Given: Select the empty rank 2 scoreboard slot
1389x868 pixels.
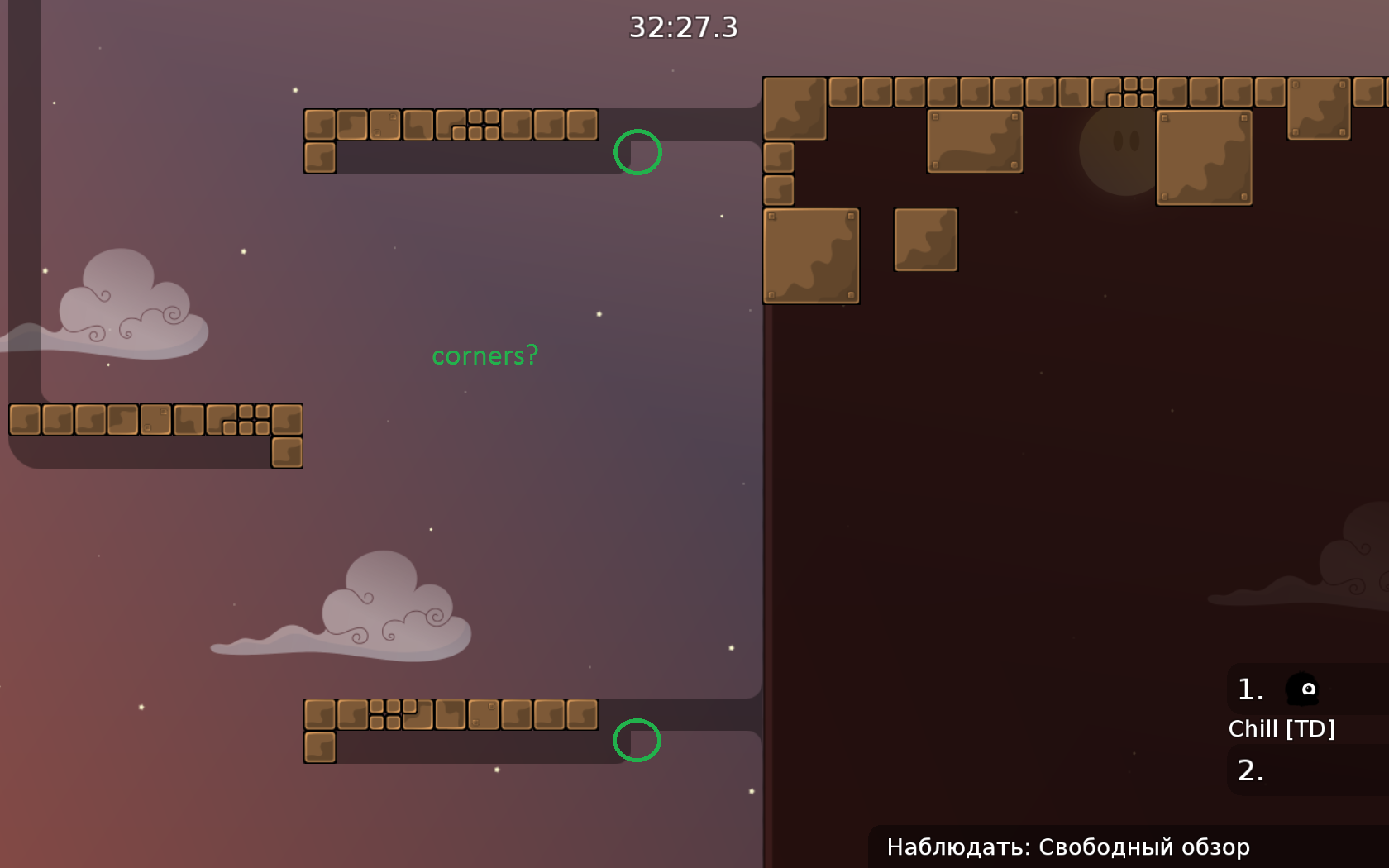Looking at the screenshot, I should point(1250,770).
